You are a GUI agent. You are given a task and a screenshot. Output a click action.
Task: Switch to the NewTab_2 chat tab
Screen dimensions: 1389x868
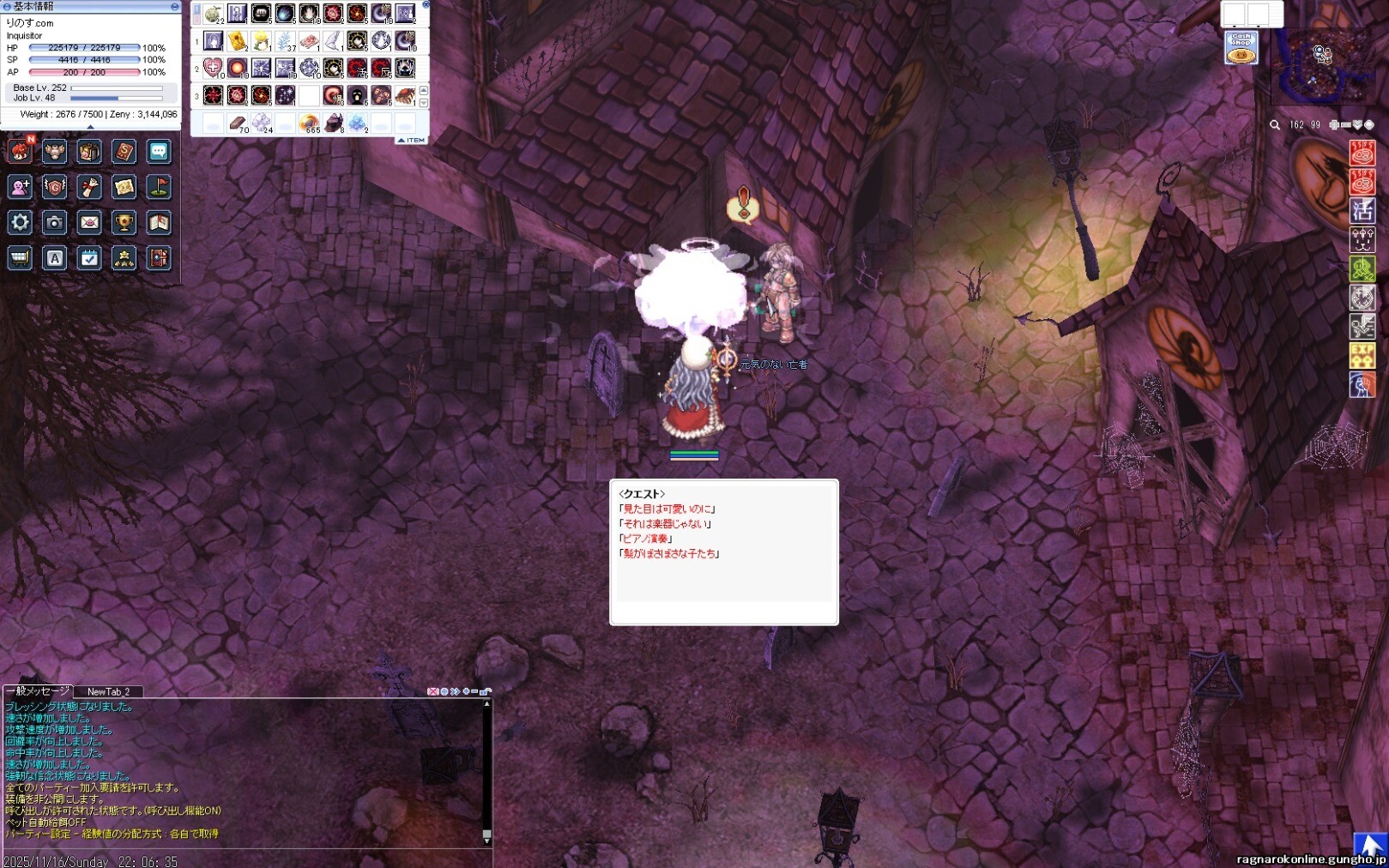click(x=108, y=691)
